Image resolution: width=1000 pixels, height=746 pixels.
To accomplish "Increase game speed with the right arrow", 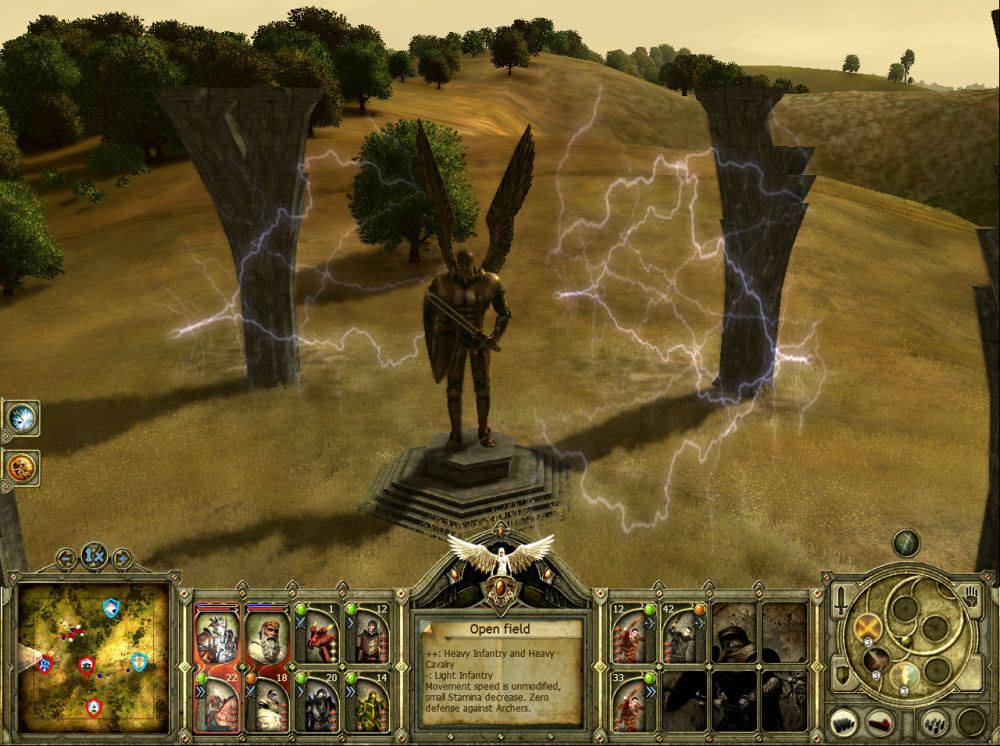I will (121, 556).
